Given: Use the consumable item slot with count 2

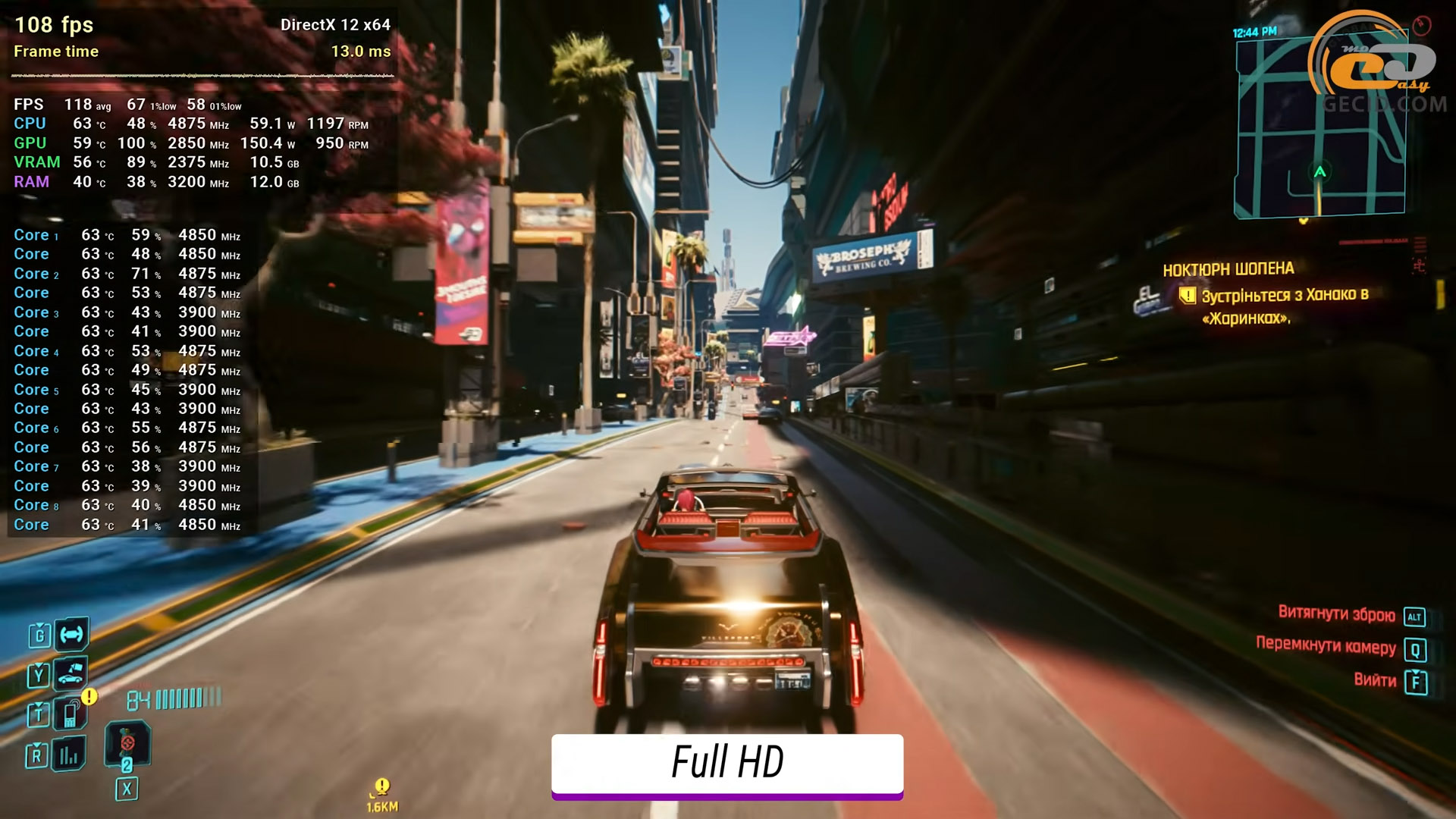Looking at the screenshot, I should point(127,747).
